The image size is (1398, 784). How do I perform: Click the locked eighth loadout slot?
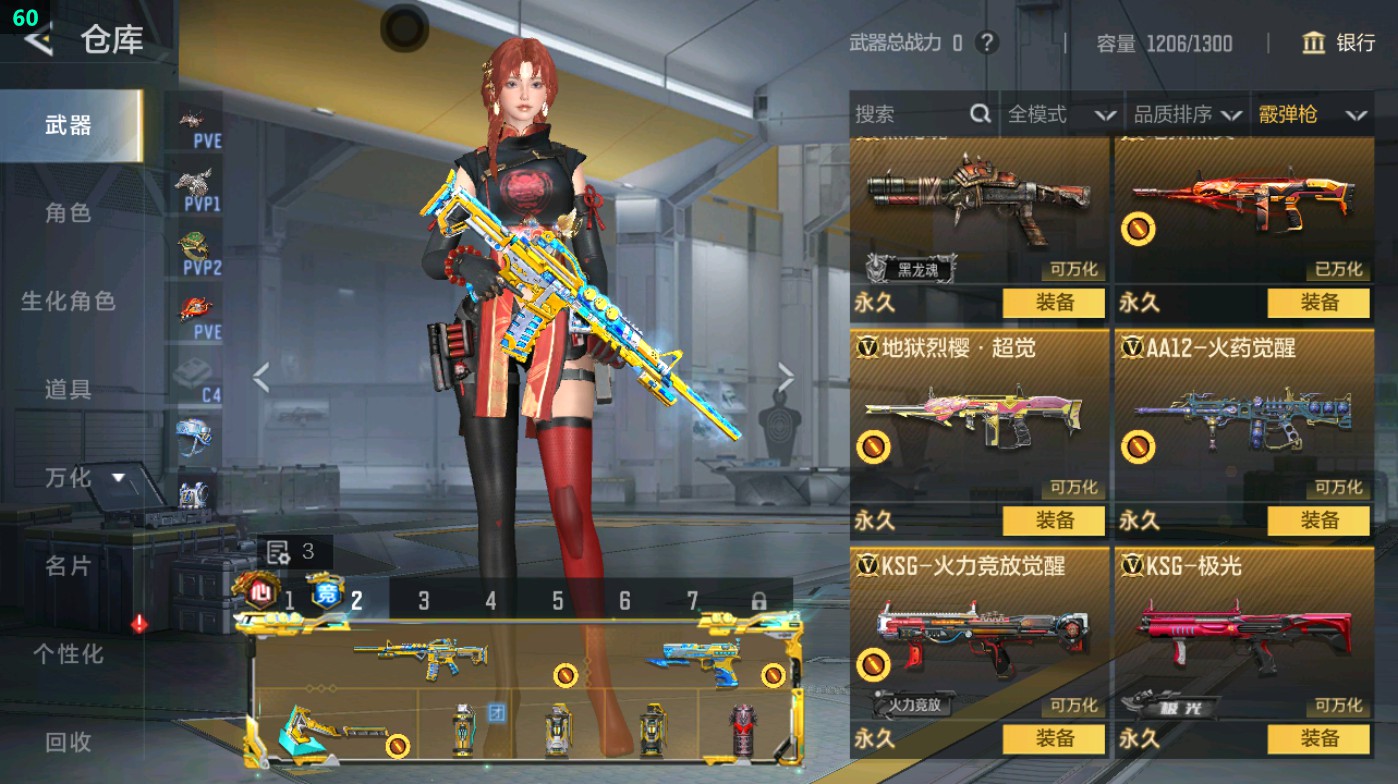click(x=761, y=600)
